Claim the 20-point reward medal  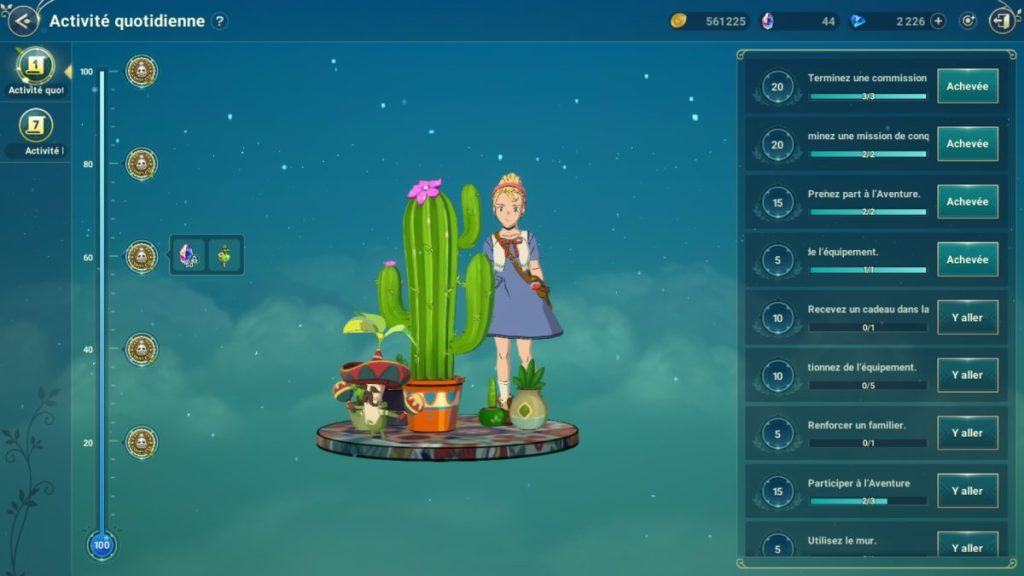click(x=142, y=442)
